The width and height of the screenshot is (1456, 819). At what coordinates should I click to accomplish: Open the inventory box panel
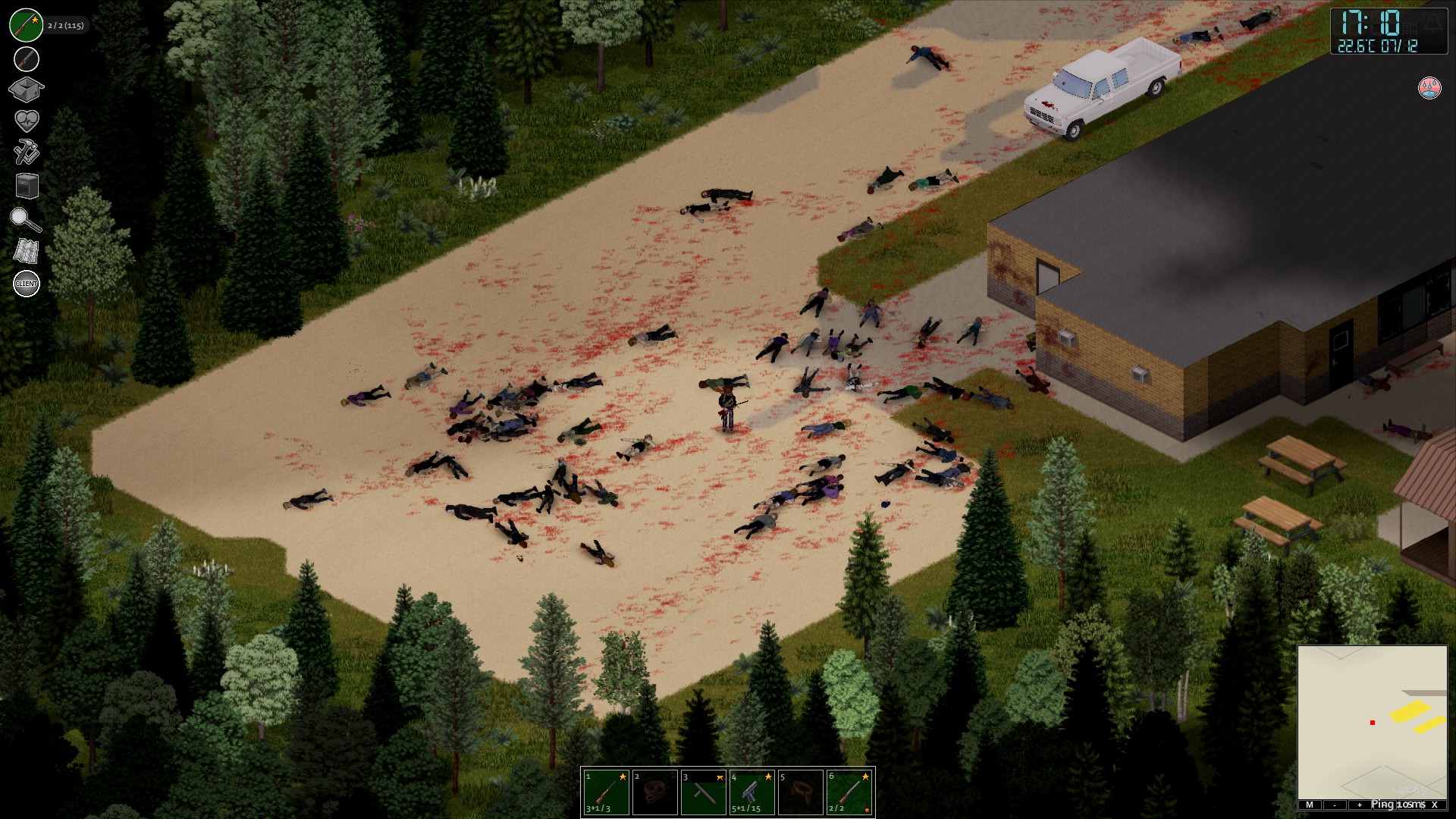26,89
